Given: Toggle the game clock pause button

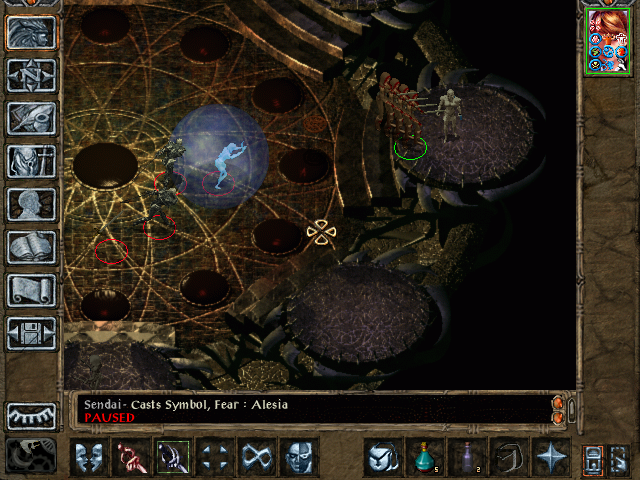Looking at the screenshot, I should pyautogui.click(x=30, y=456).
